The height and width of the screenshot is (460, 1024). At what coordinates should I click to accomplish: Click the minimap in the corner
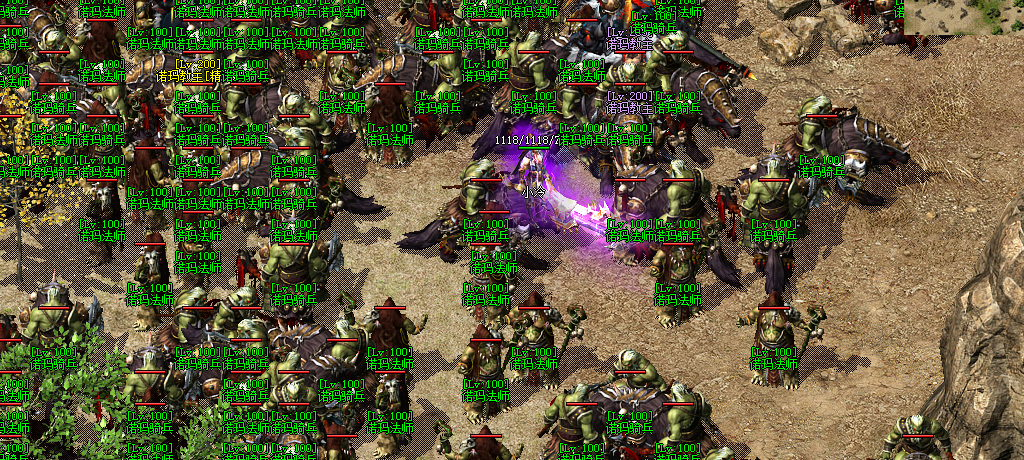[963, 17]
